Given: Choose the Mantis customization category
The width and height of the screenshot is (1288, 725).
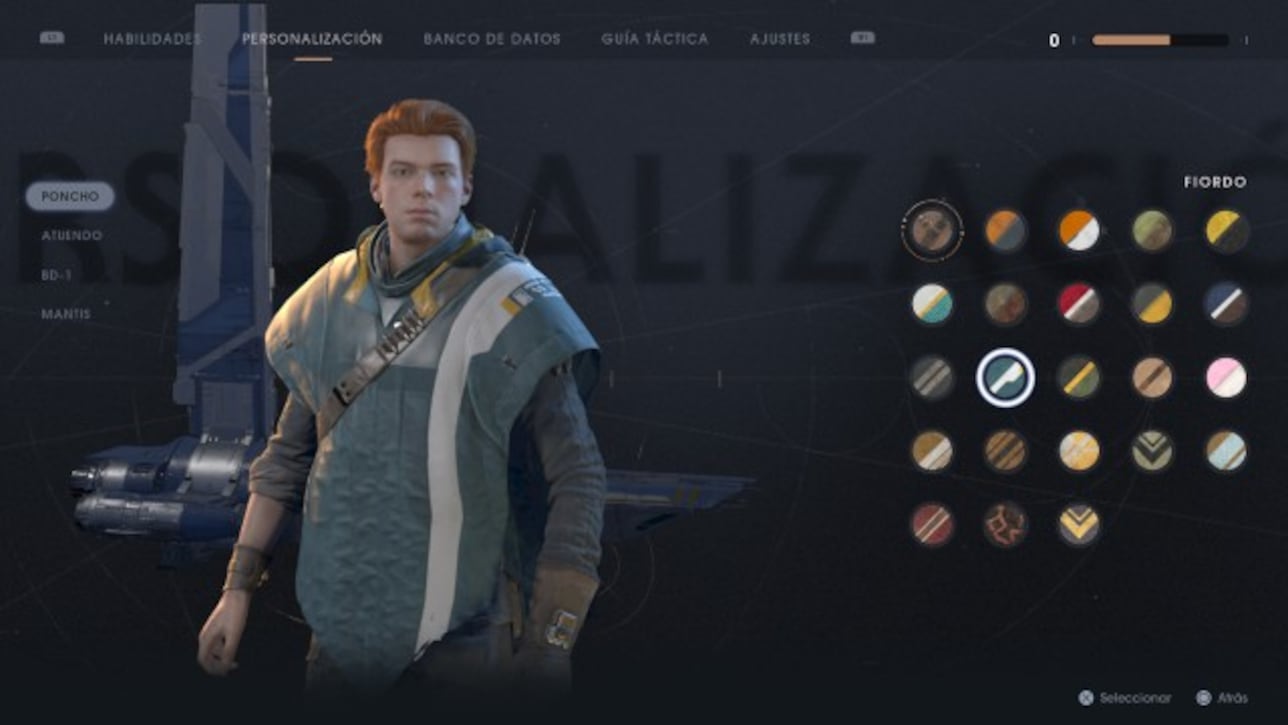Looking at the screenshot, I should [64, 315].
